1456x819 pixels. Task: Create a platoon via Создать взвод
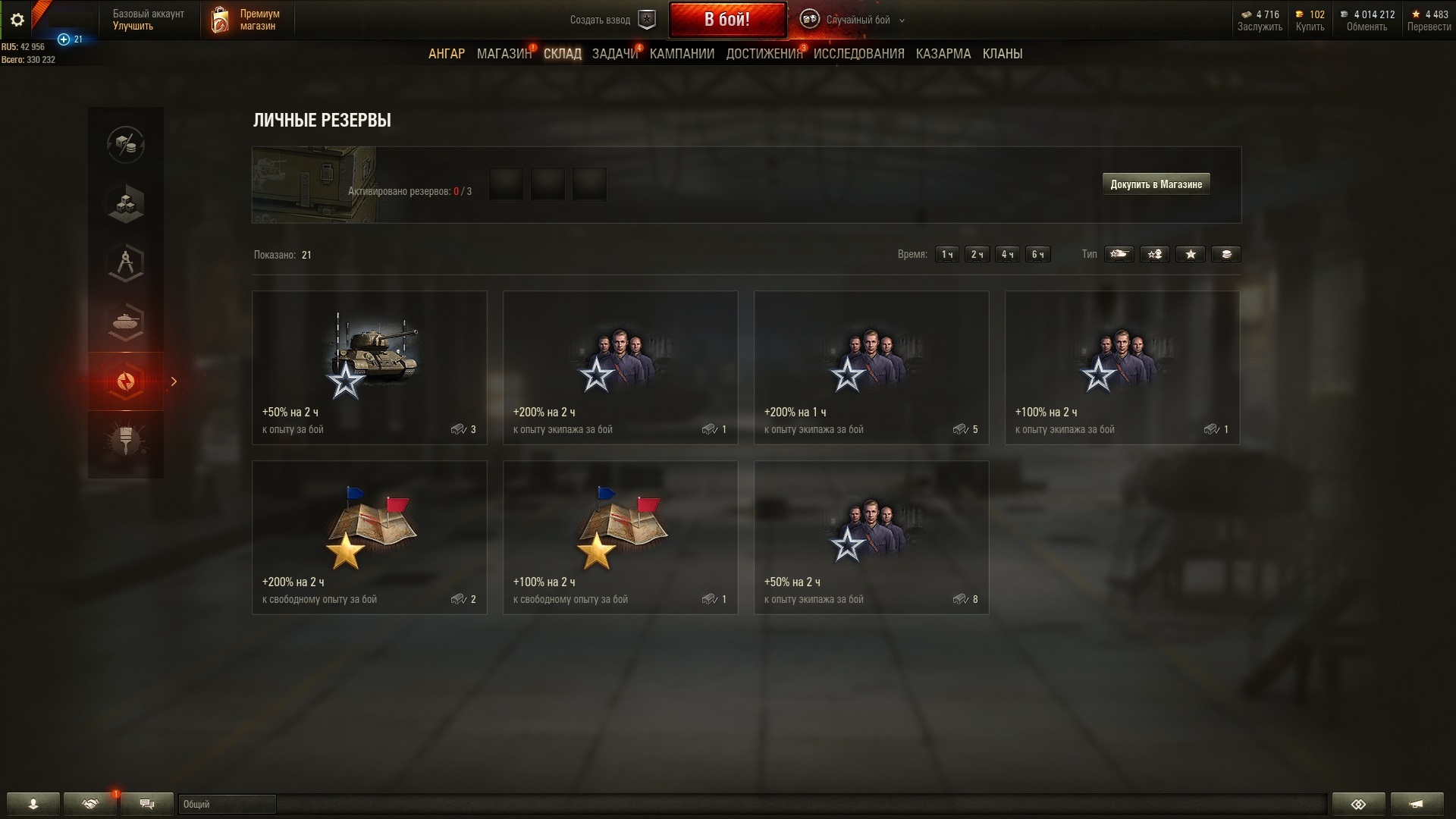click(611, 20)
